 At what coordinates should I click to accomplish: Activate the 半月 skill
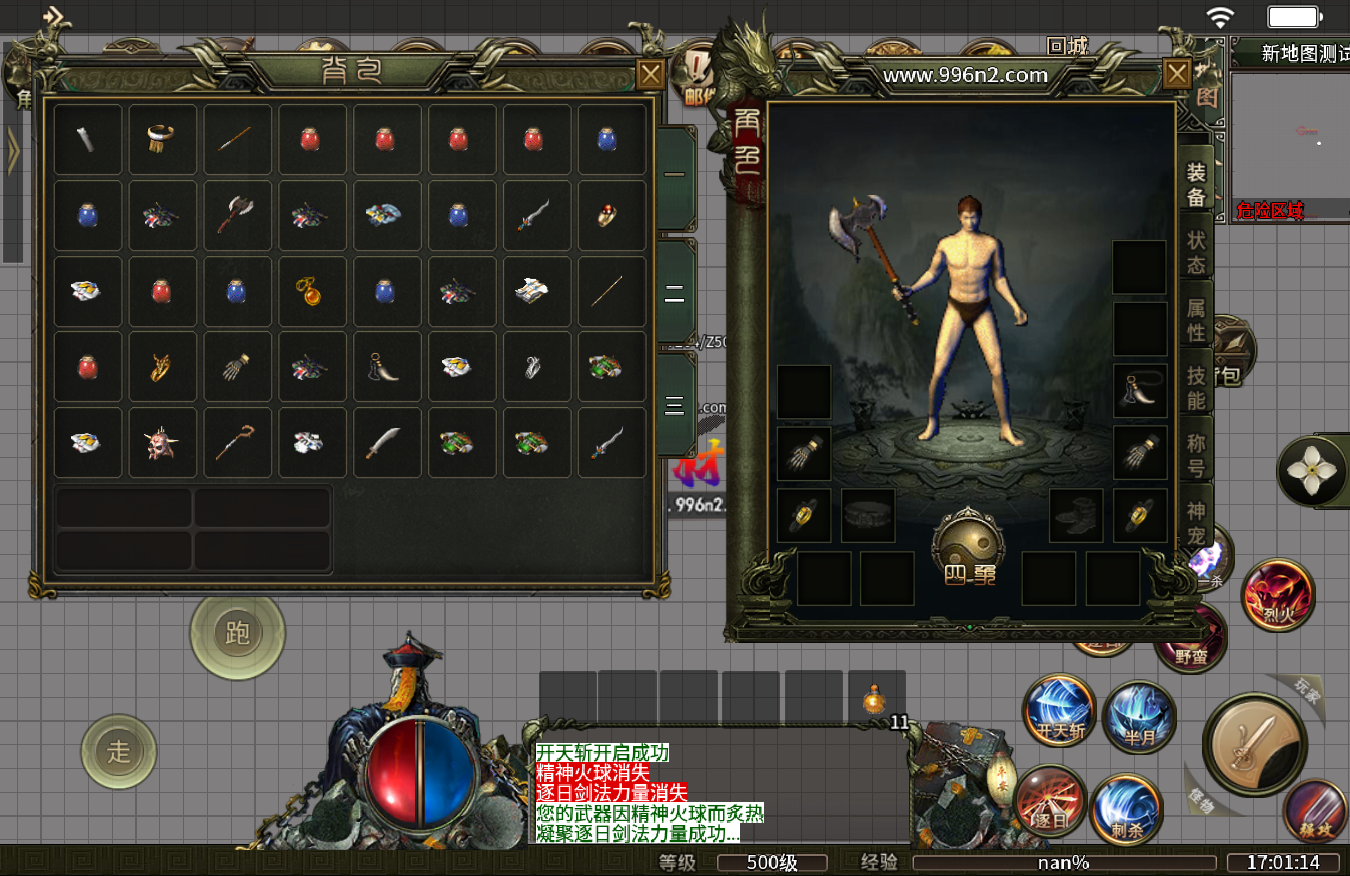click(x=1139, y=717)
